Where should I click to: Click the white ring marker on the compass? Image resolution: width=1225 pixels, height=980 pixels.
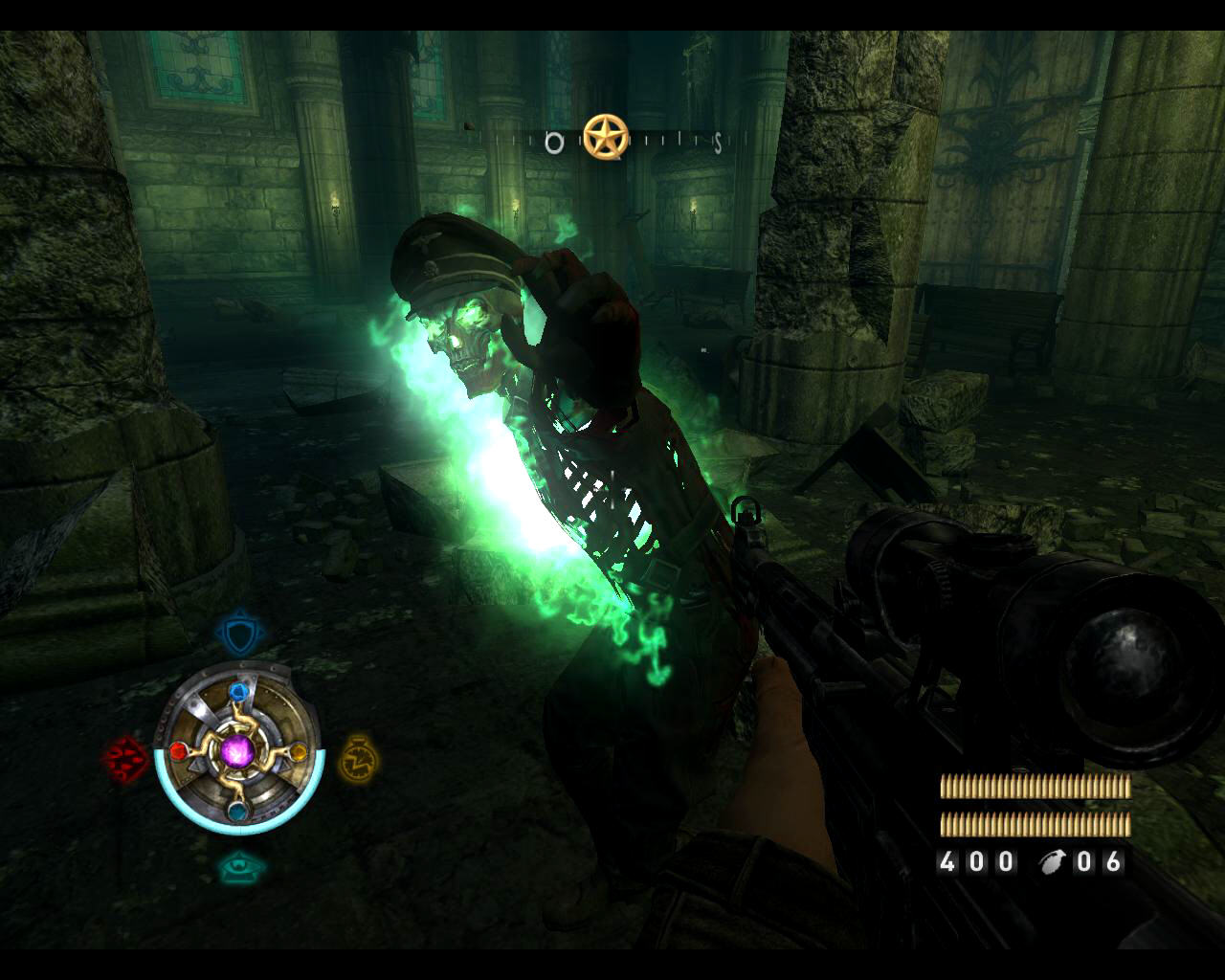(554, 144)
